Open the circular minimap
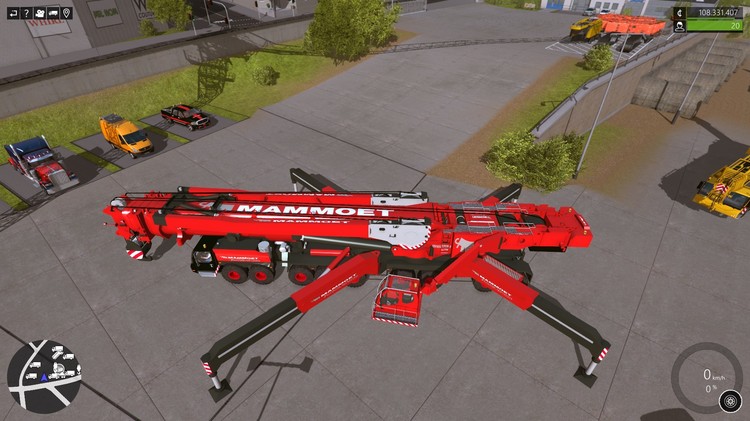Image resolution: width=750 pixels, height=421 pixels. pyautogui.click(x=44, y=376)
